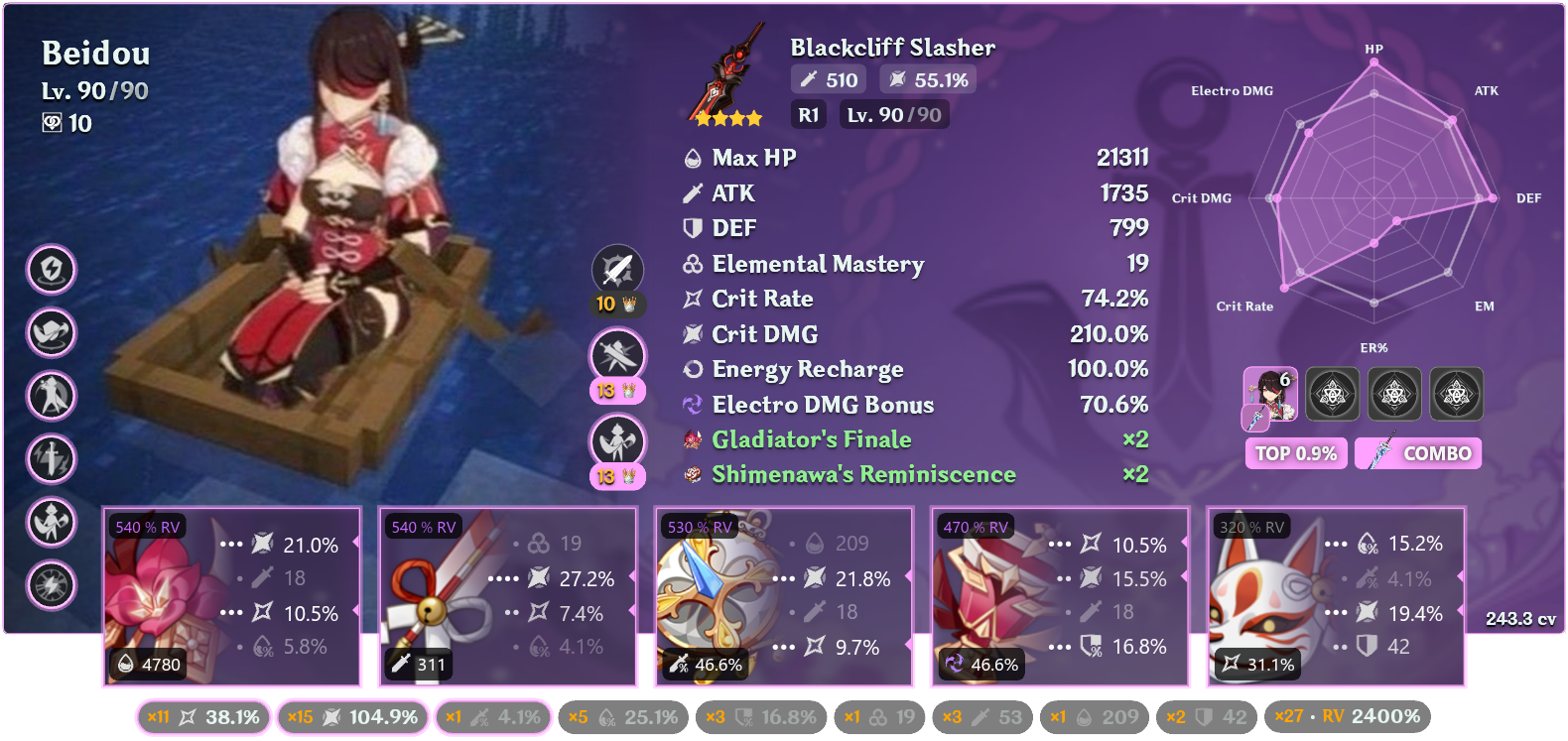The width and height of the screenshot is (1568, 741).
Task: Open the level 13 Elemental Skill talent icon
Action: (617, 355)
